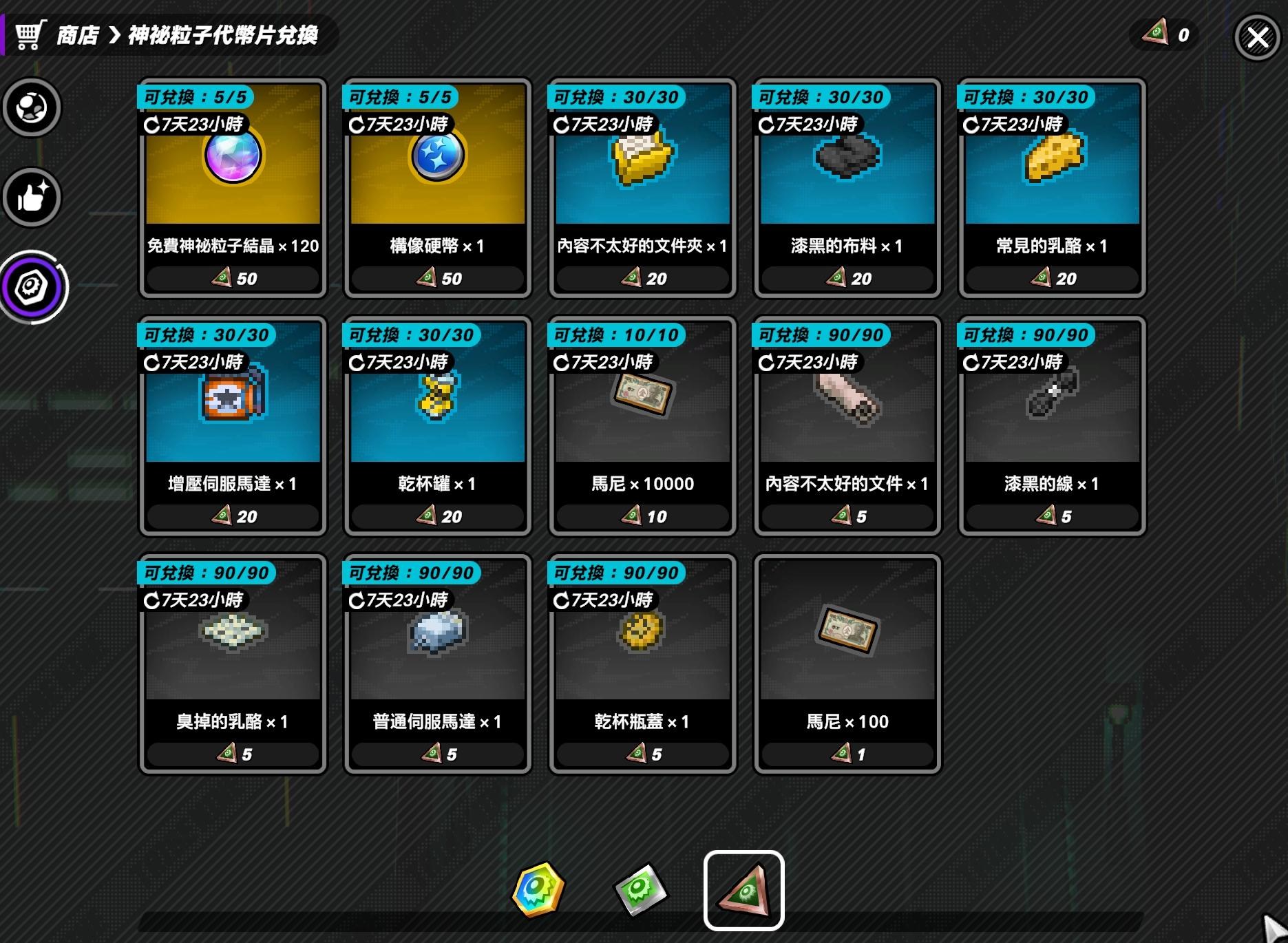Click the shopping cart icon in the header
Screen dimensions: 1288x943
(30, 35)
